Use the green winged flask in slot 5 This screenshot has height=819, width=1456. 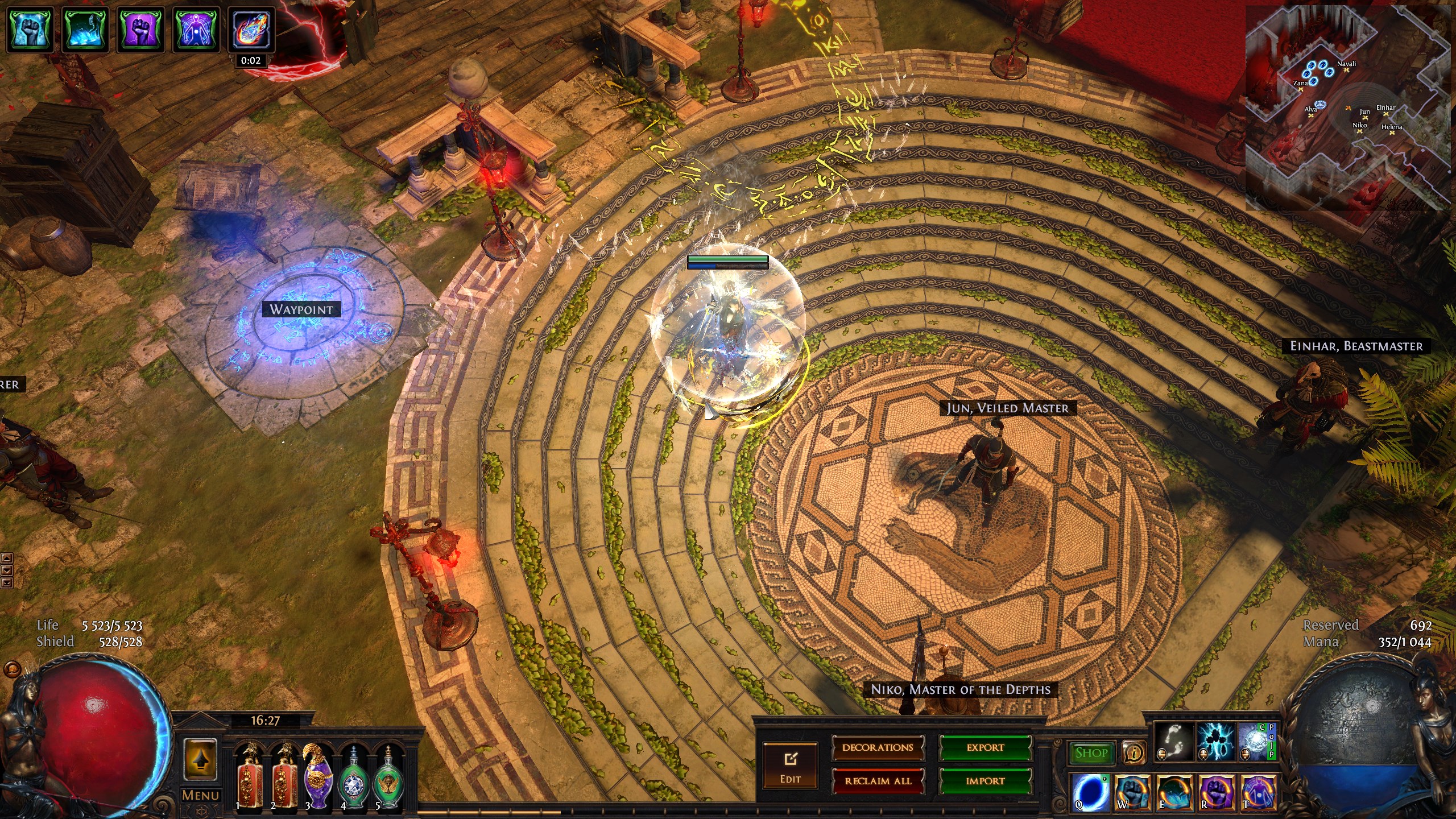click(x=388, y=776)
